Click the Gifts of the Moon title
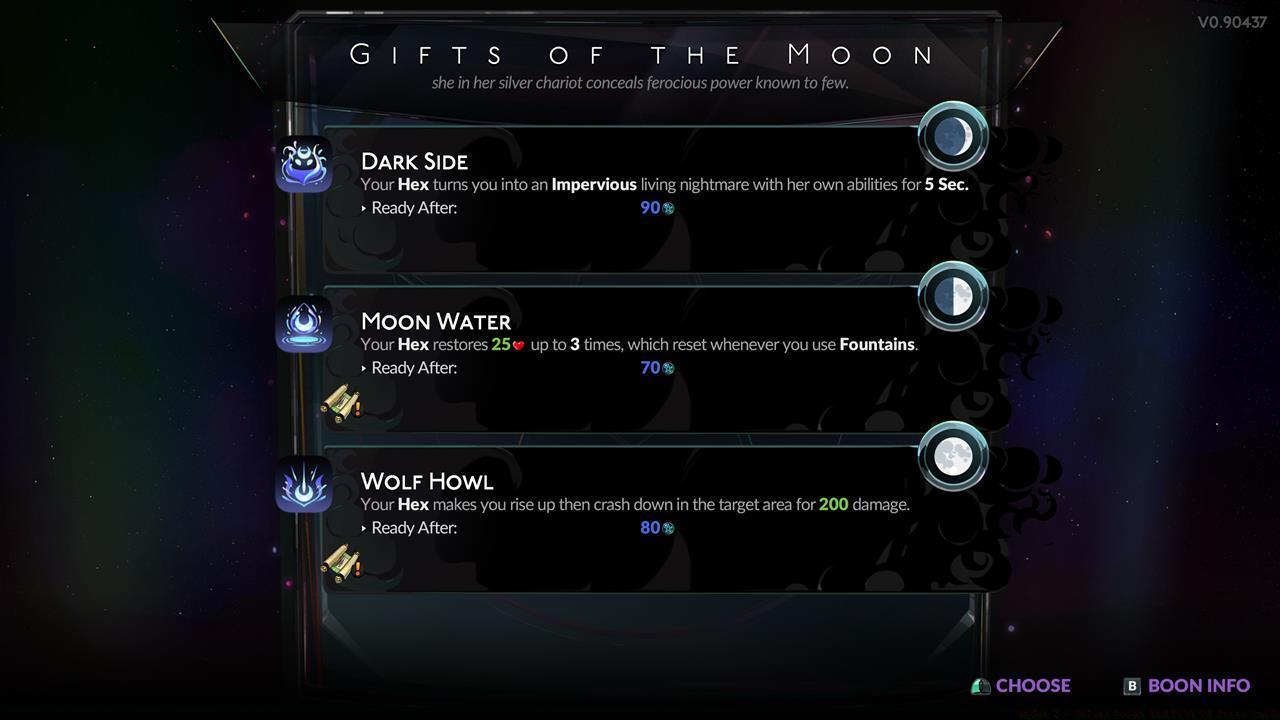Viewport: 1280px width, 720px height. (x=640, y=55)
